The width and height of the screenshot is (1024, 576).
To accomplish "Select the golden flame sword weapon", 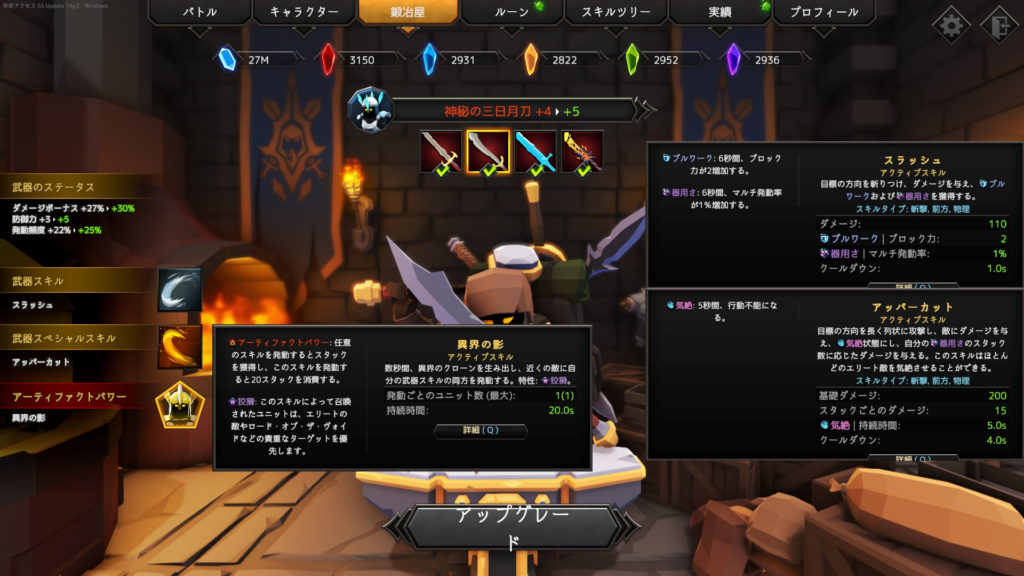I will (x=582, y=152).
